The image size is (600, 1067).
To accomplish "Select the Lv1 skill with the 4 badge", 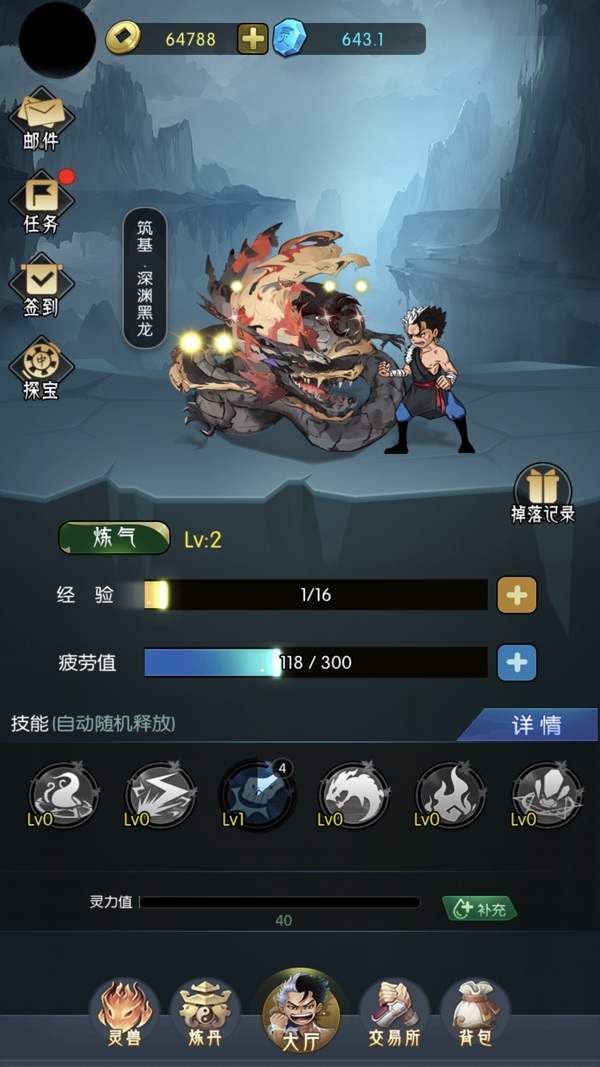I will click(x=257, y=795).
